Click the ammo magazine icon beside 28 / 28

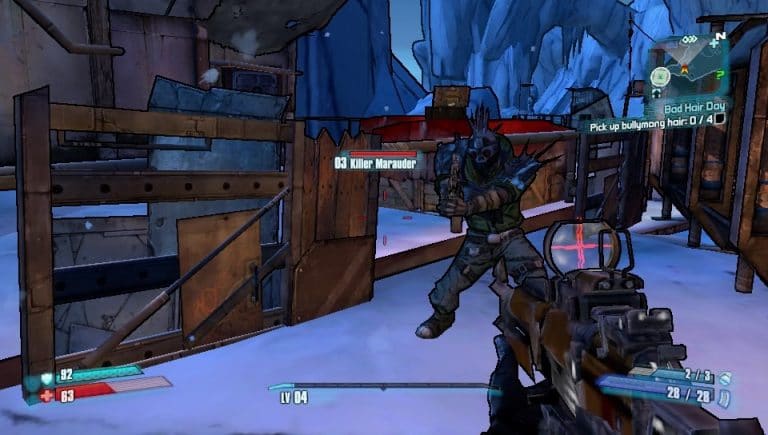tap(725, 398)
